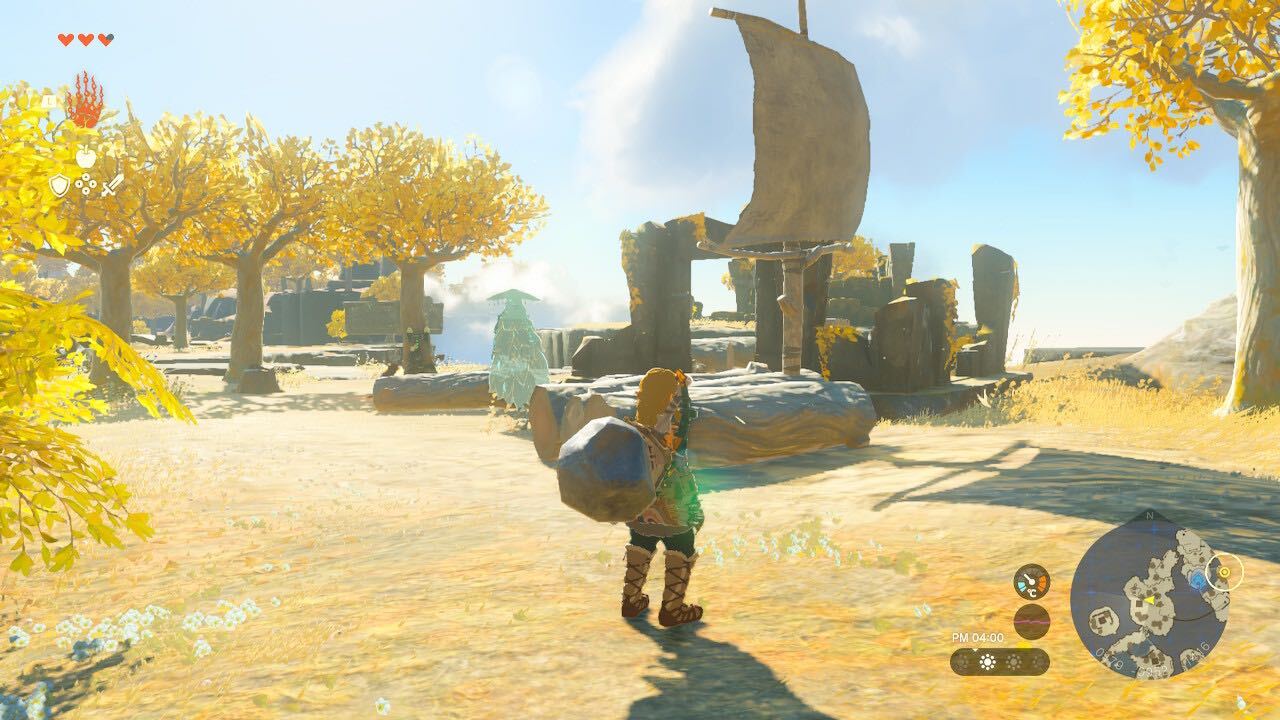Click the materials icon between shield and sword
1280x720 pixels.
86,183
